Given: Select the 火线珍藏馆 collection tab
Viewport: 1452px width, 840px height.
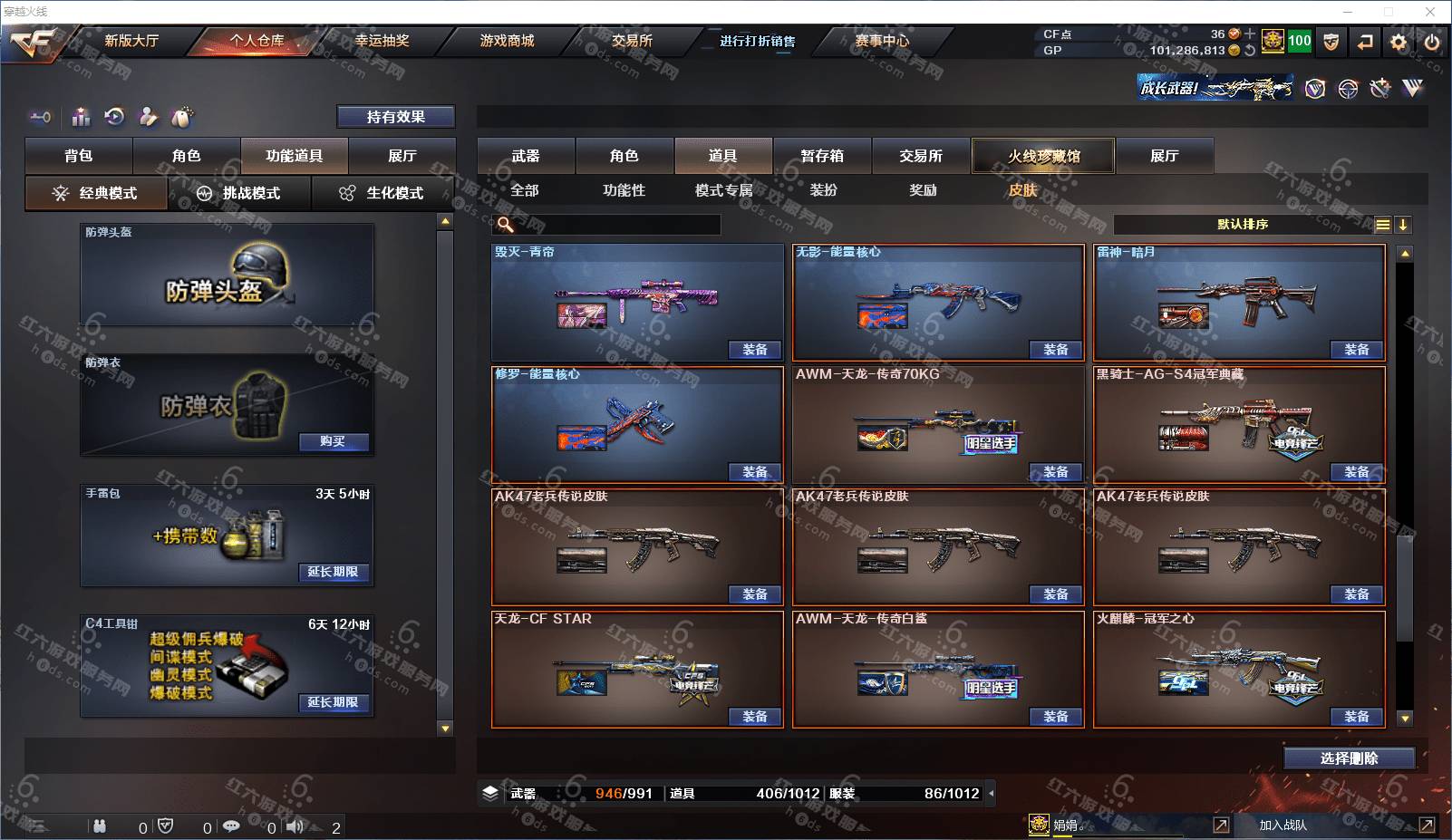Looking at the screenshot, I should tap(1043, 156).
